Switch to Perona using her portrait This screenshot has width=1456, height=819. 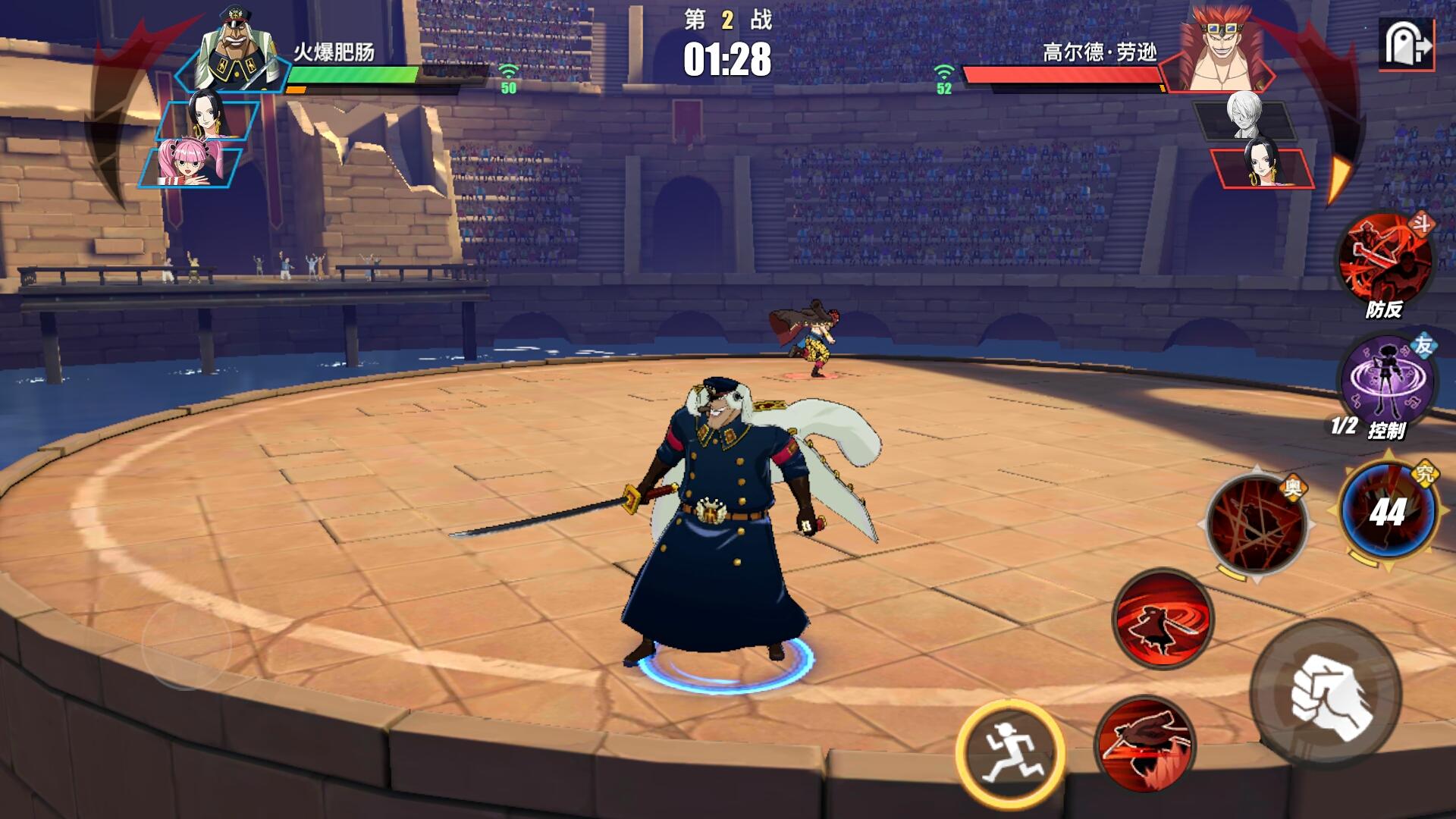tap(190, 165)
